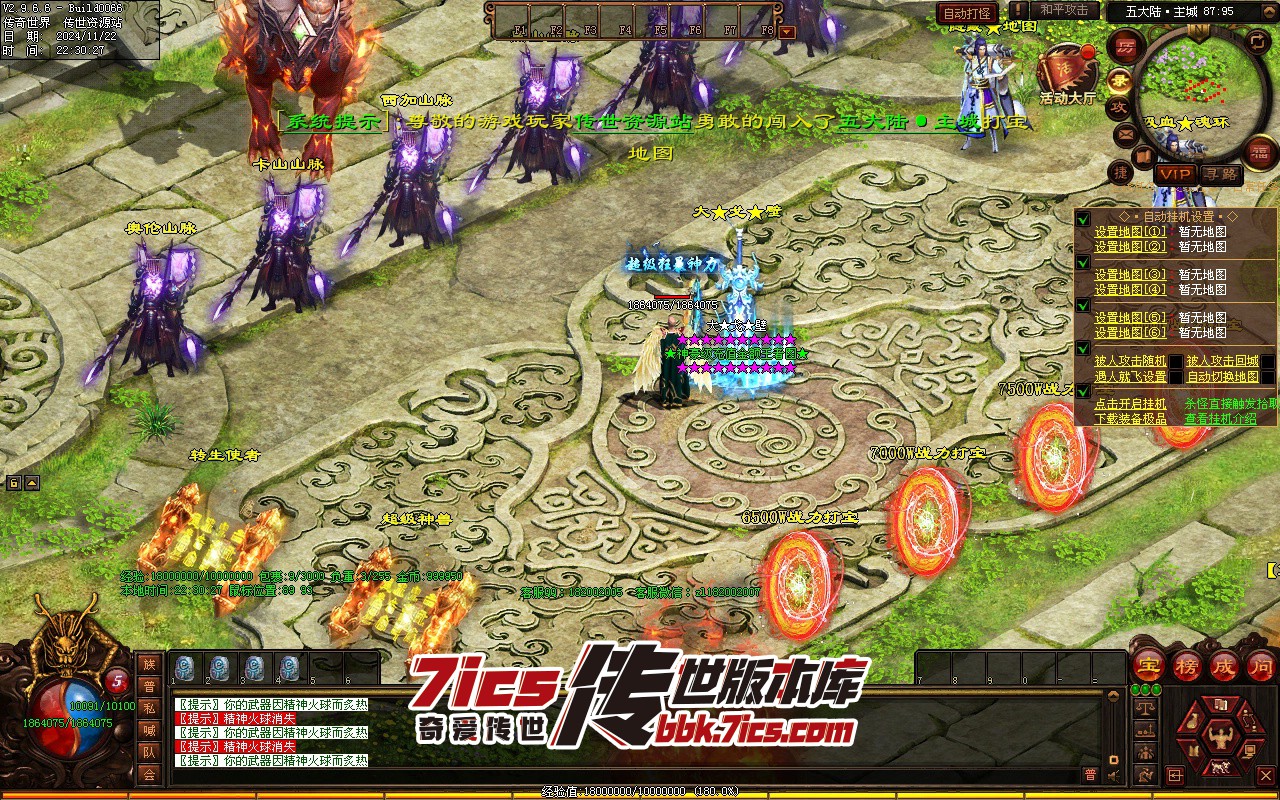Select 设置地图[④] link
Viewport: 1280px width, 800px height.
coord(1130,290)
